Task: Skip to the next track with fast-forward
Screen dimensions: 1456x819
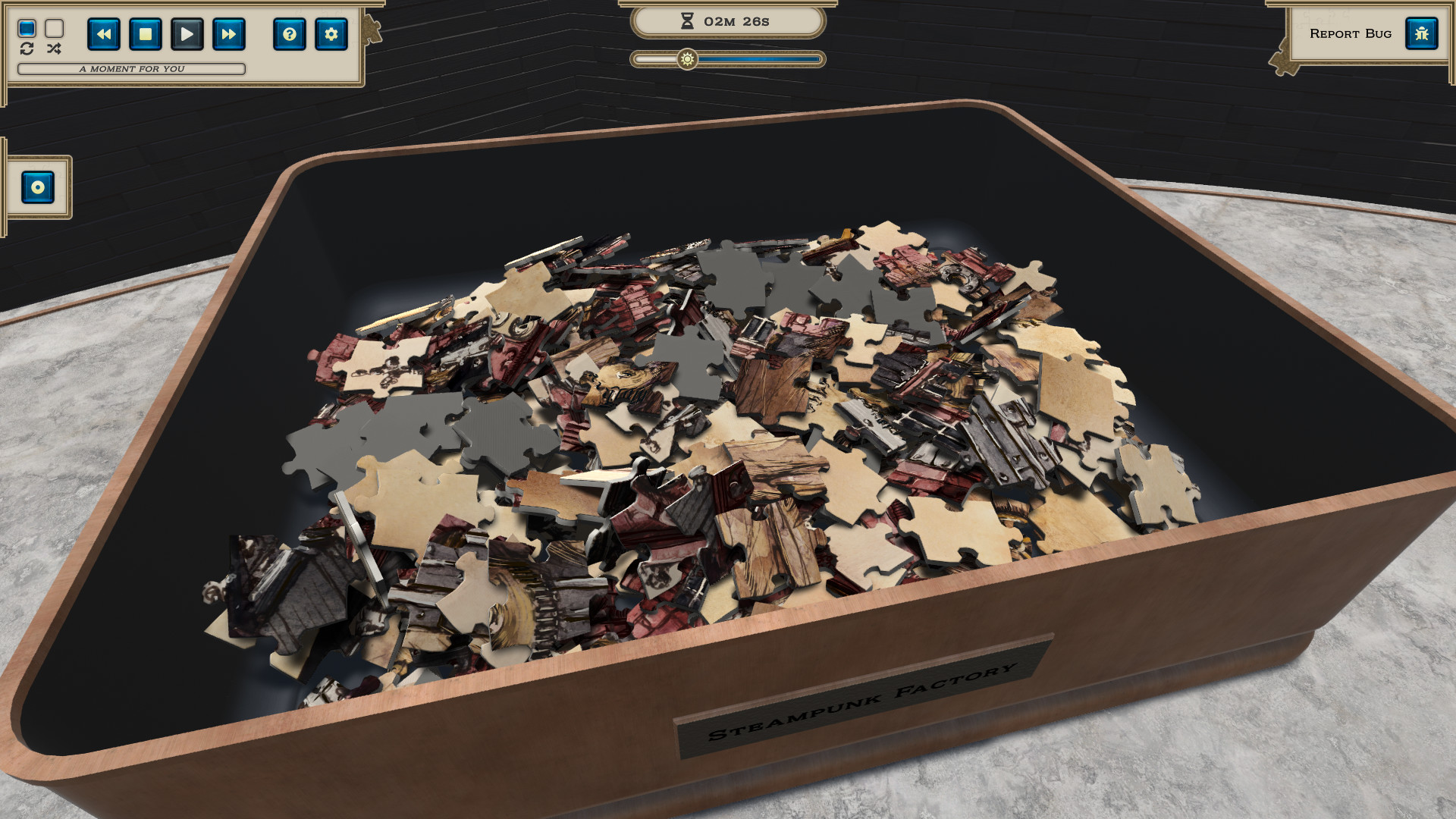Action: [228, 34]
